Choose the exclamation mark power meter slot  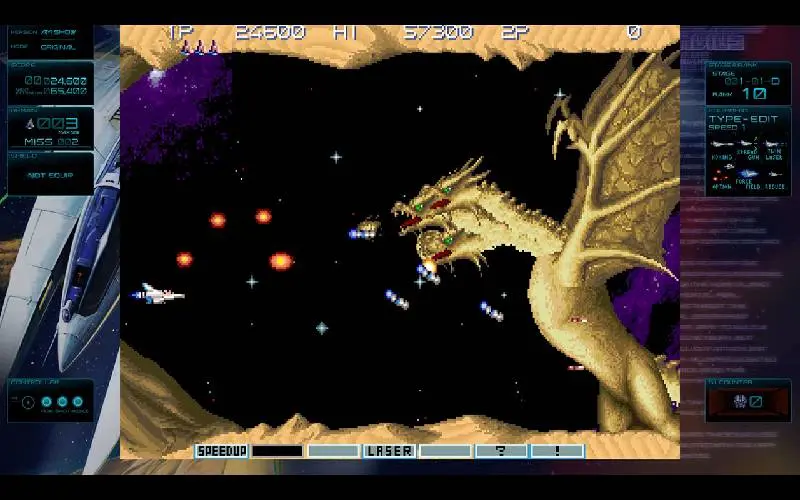pos(557,451)
